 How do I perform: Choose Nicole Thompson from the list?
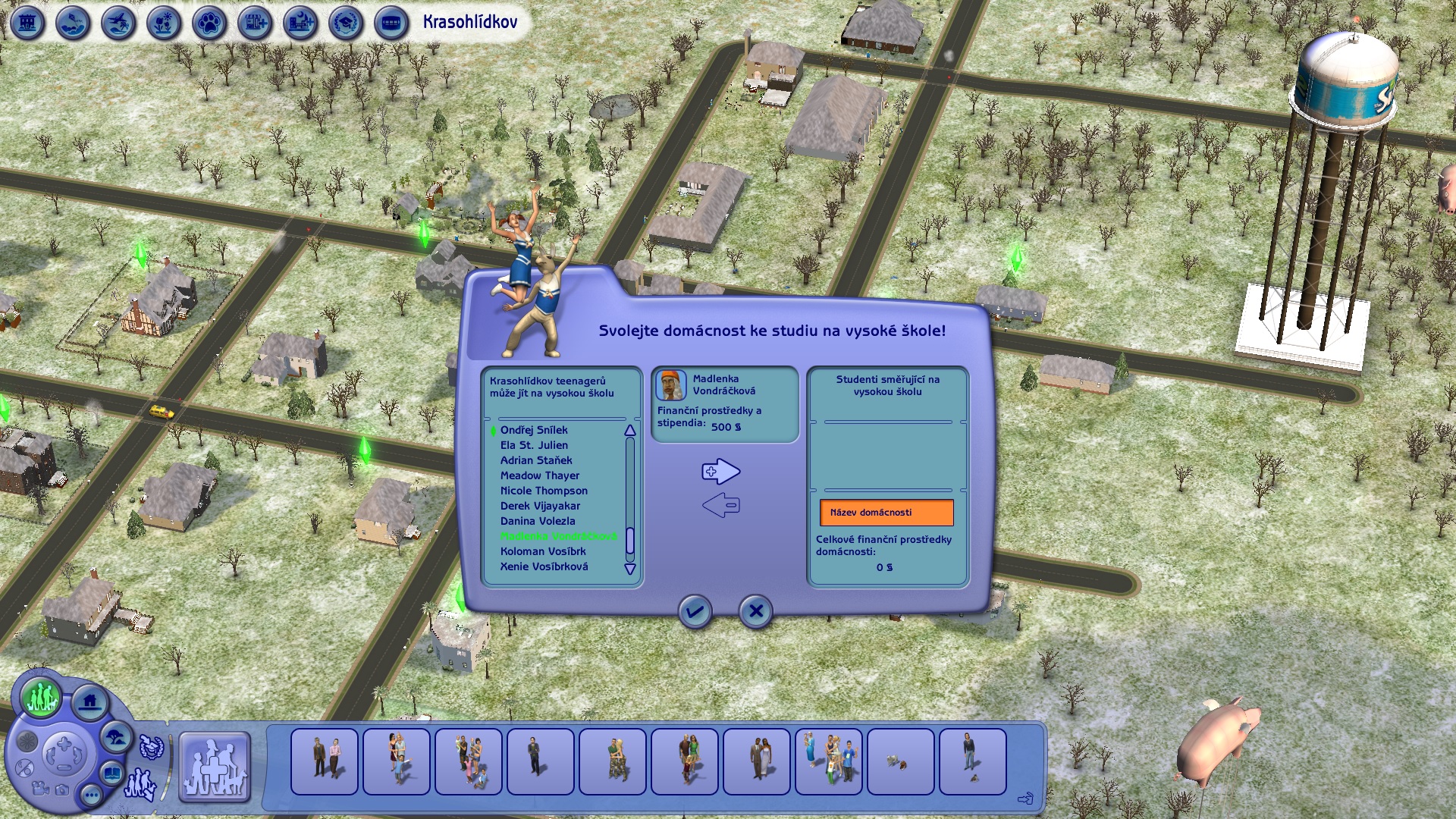point(544,491)
